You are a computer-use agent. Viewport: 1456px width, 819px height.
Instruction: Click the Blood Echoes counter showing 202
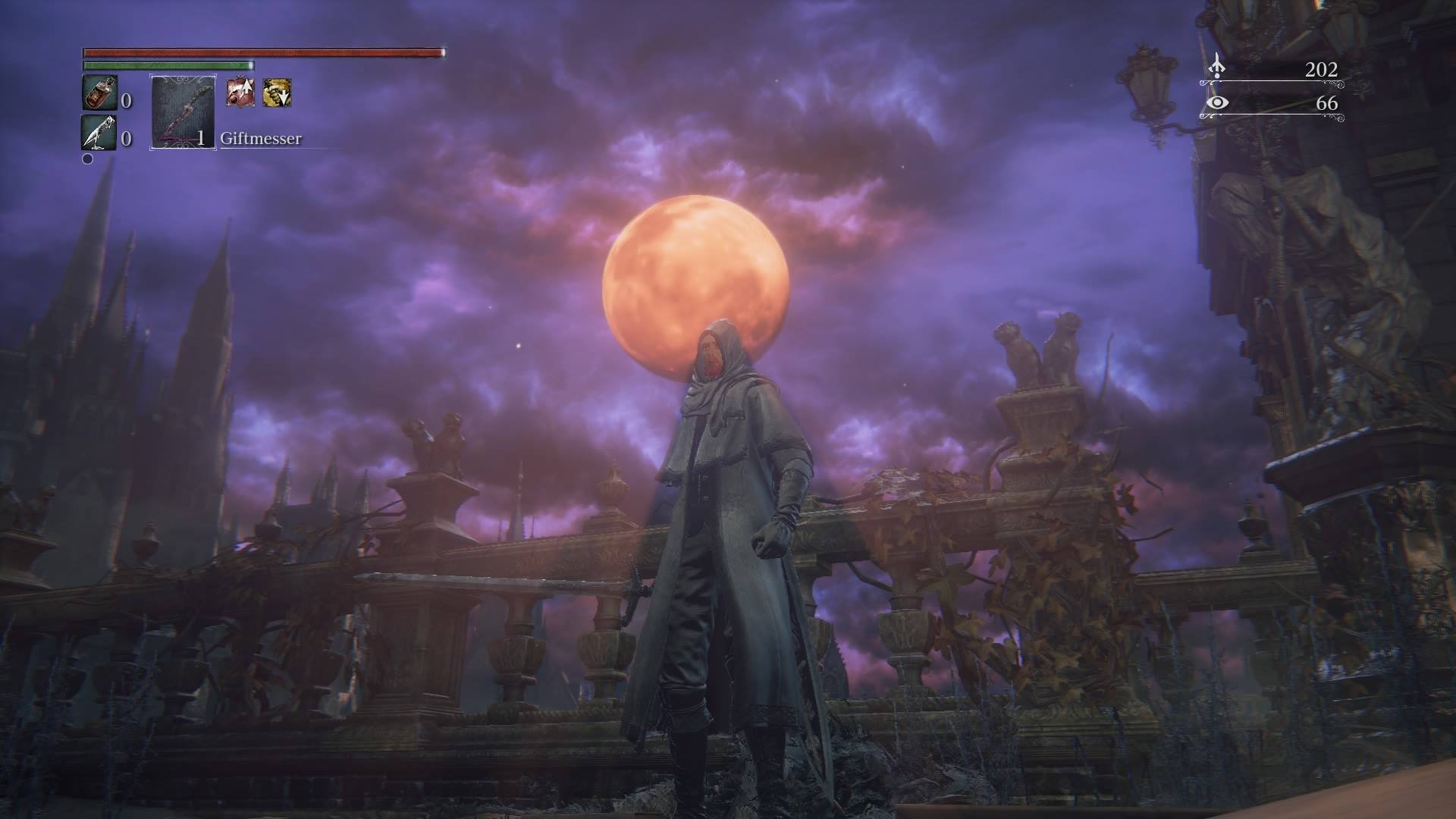click(x=1321, y=67)
